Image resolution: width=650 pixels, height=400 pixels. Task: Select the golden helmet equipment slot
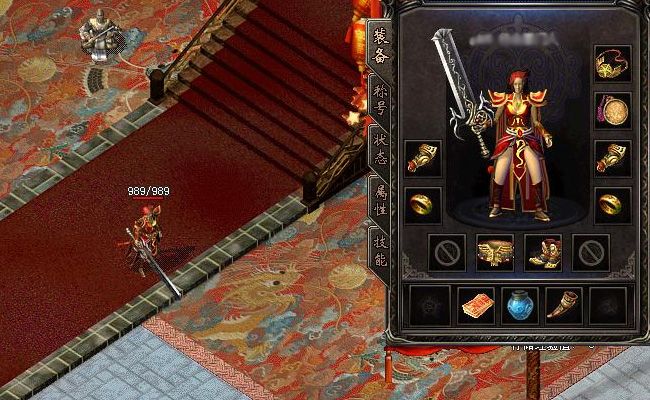click(612, 63)
